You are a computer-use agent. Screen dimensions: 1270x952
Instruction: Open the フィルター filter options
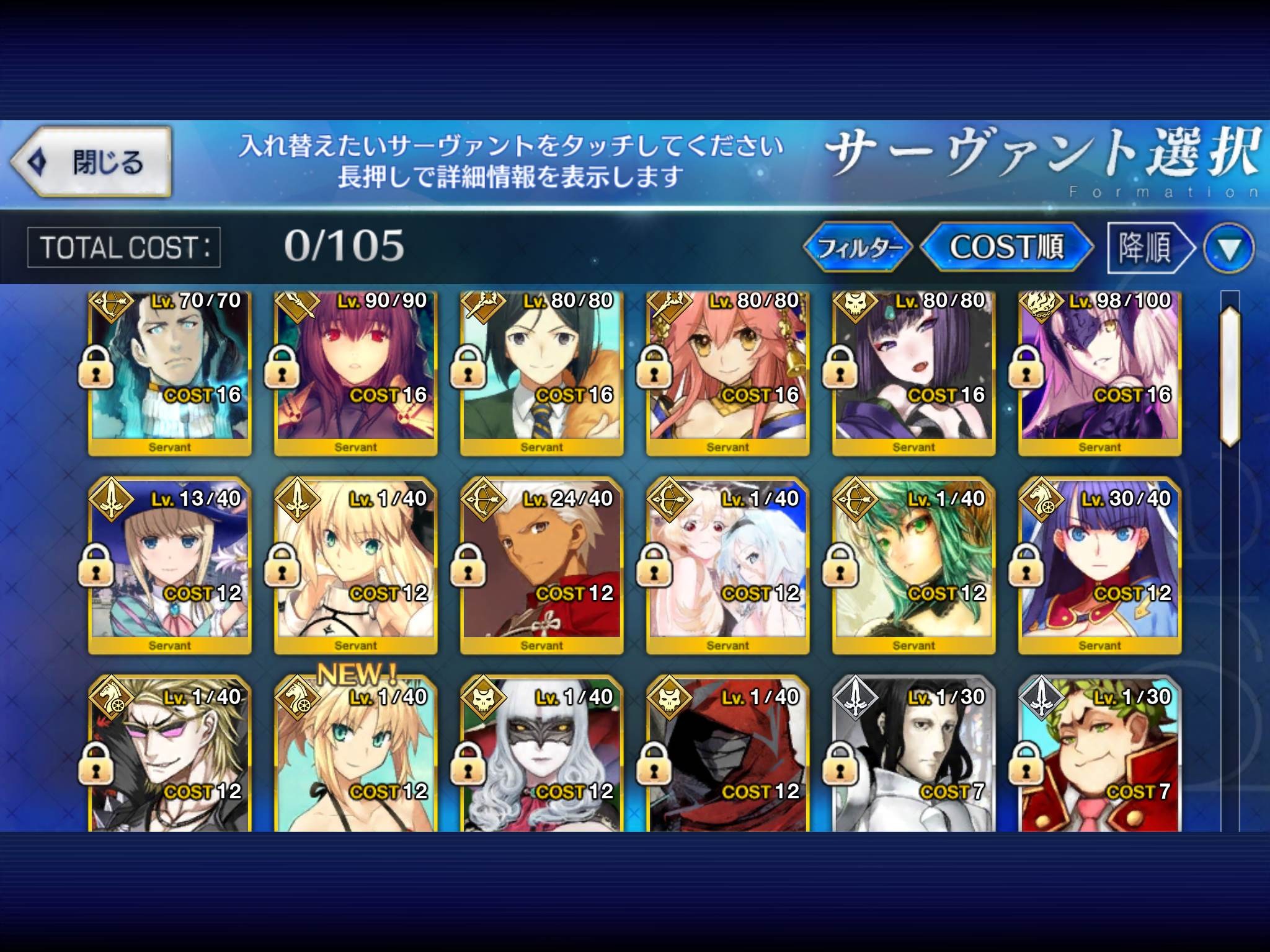tap(859, 247)
